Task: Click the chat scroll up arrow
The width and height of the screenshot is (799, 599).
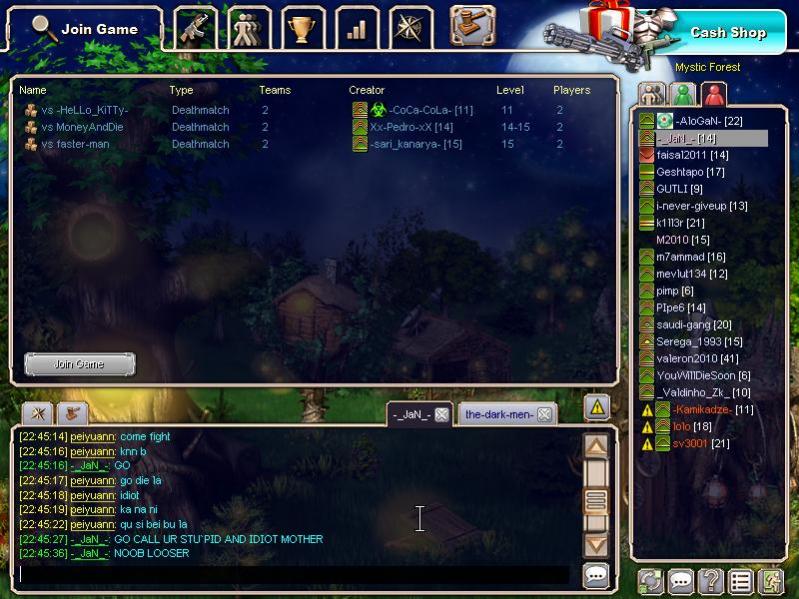Action: click(596, 447)
